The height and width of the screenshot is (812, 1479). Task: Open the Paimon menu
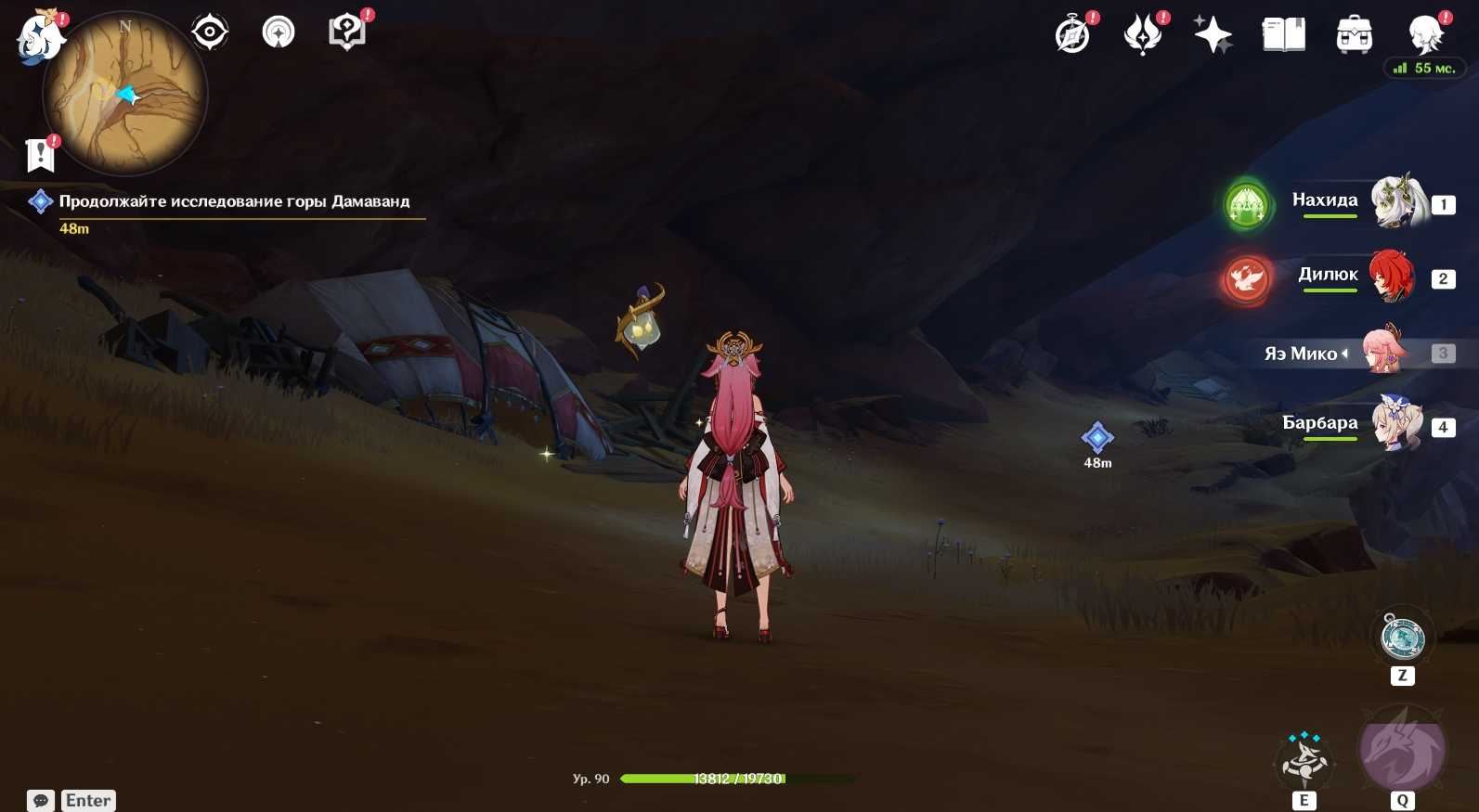pos(39,39)
